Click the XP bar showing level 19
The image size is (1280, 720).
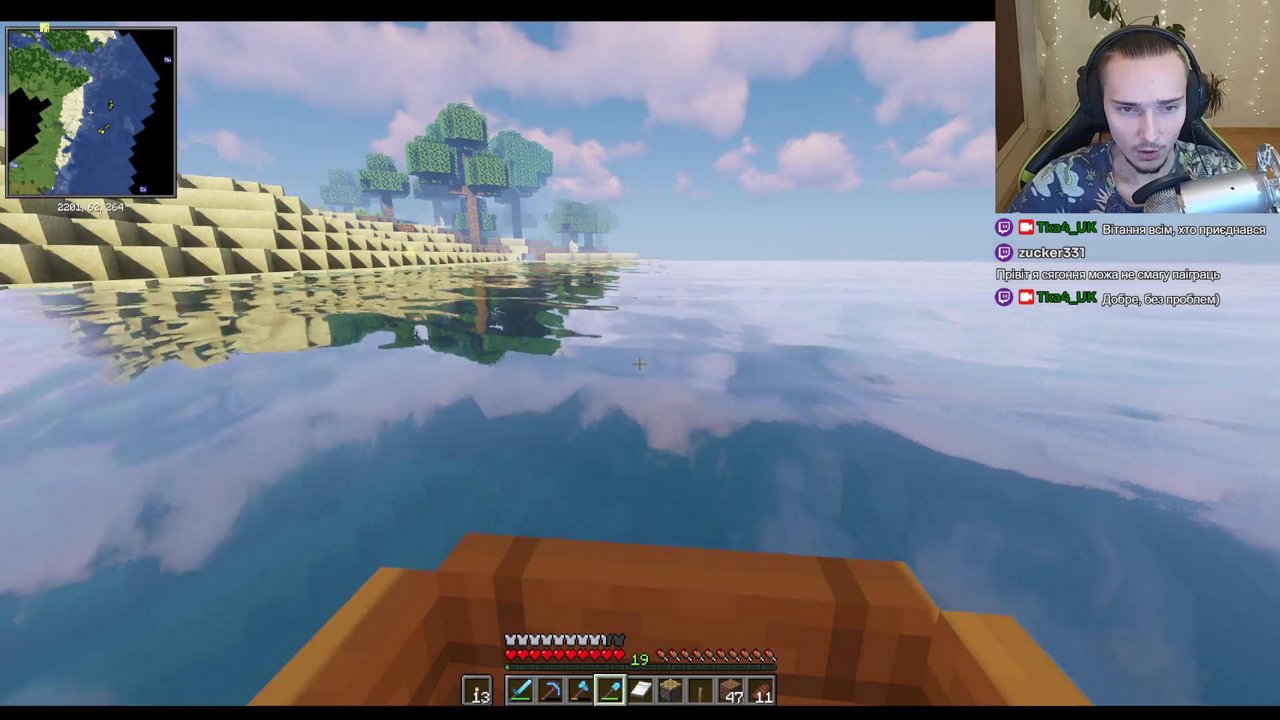(640, 658)
